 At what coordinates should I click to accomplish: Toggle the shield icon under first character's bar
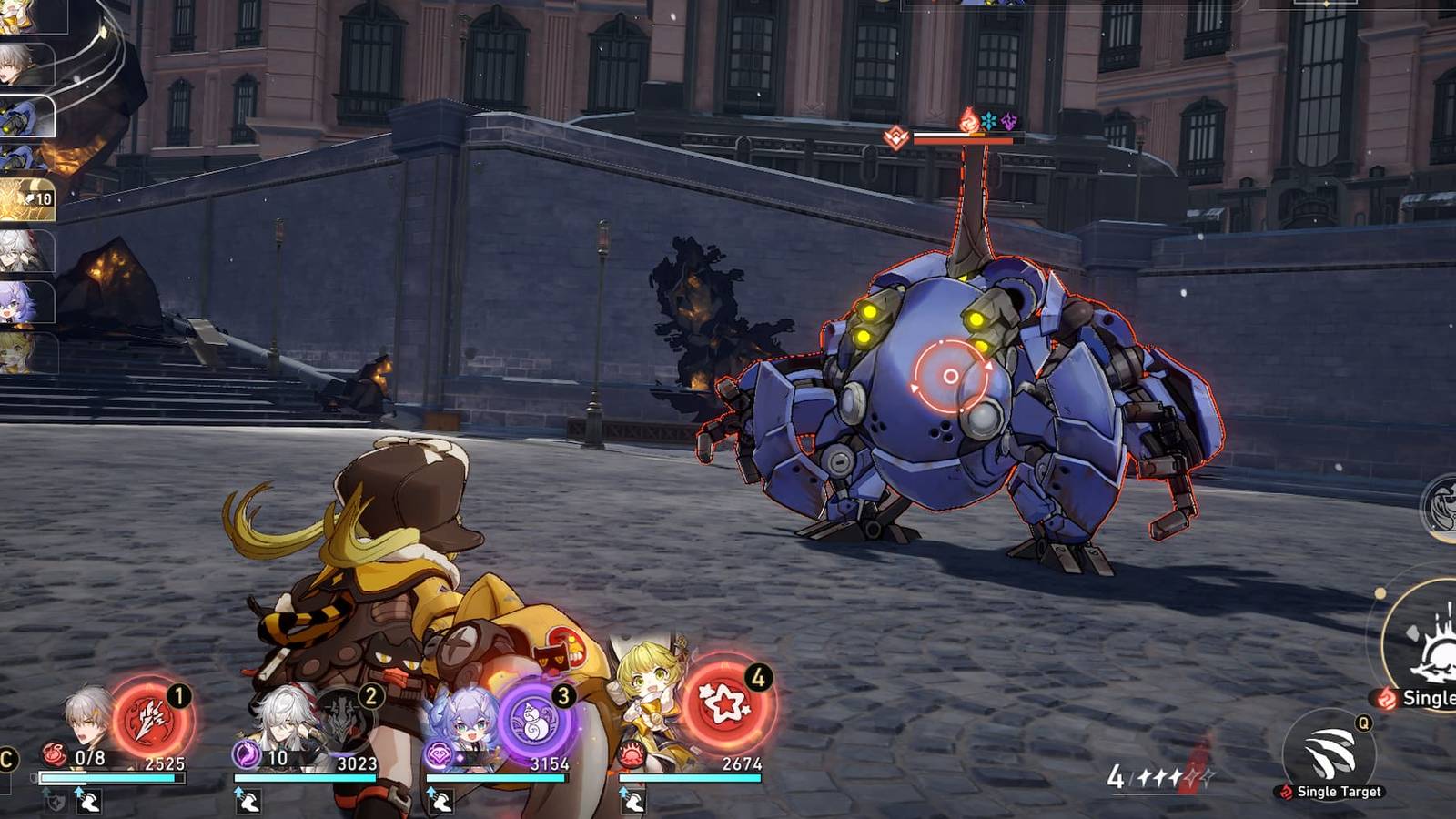pyautogui.click(x=54, y=800)
